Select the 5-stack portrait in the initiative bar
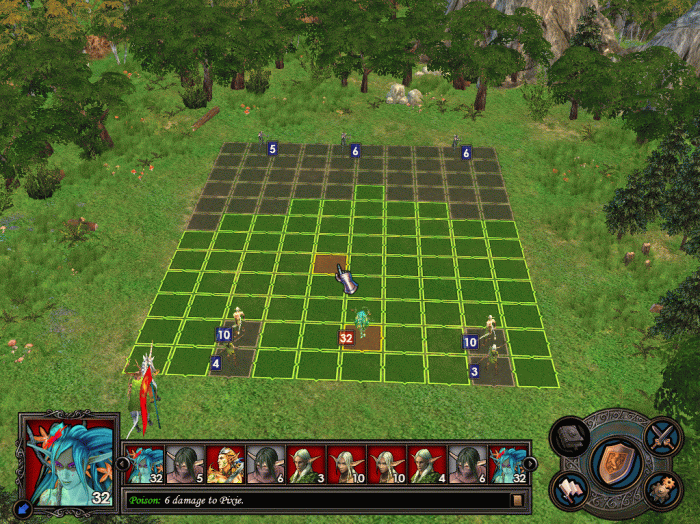Viewport: 700px width, 524px height. [x=185, y=465]
